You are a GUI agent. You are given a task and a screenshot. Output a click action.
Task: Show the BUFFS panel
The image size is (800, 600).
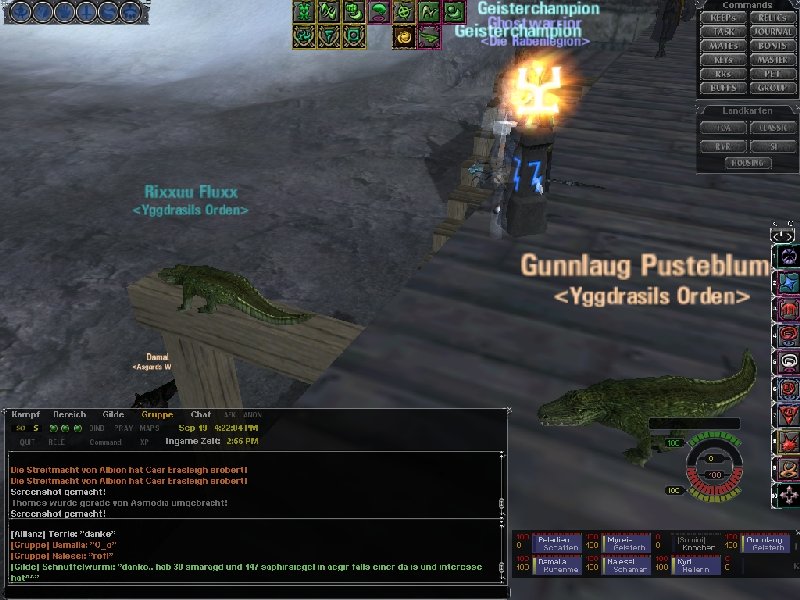click(723, 88)
